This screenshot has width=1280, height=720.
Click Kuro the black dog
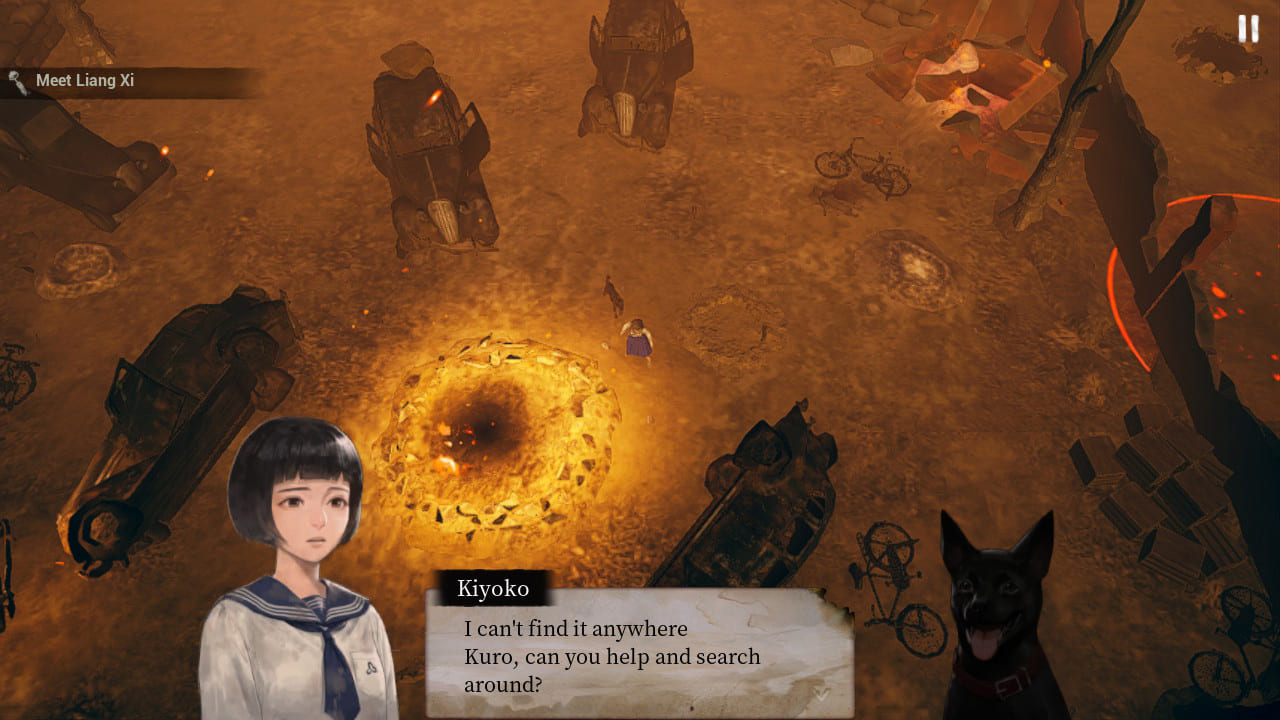click(1000, 600)
